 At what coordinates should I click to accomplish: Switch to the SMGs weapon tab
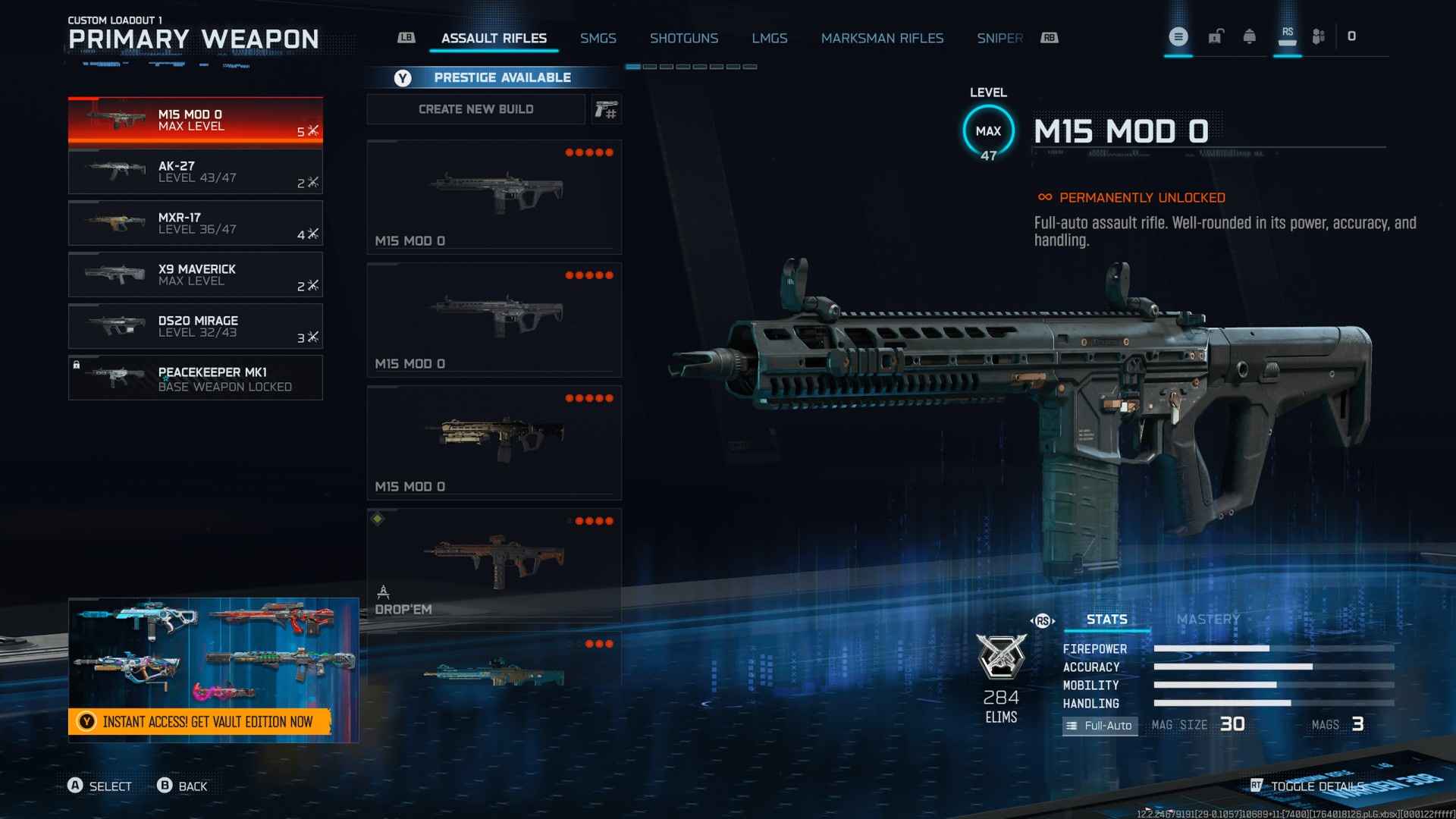pos(598,38)
